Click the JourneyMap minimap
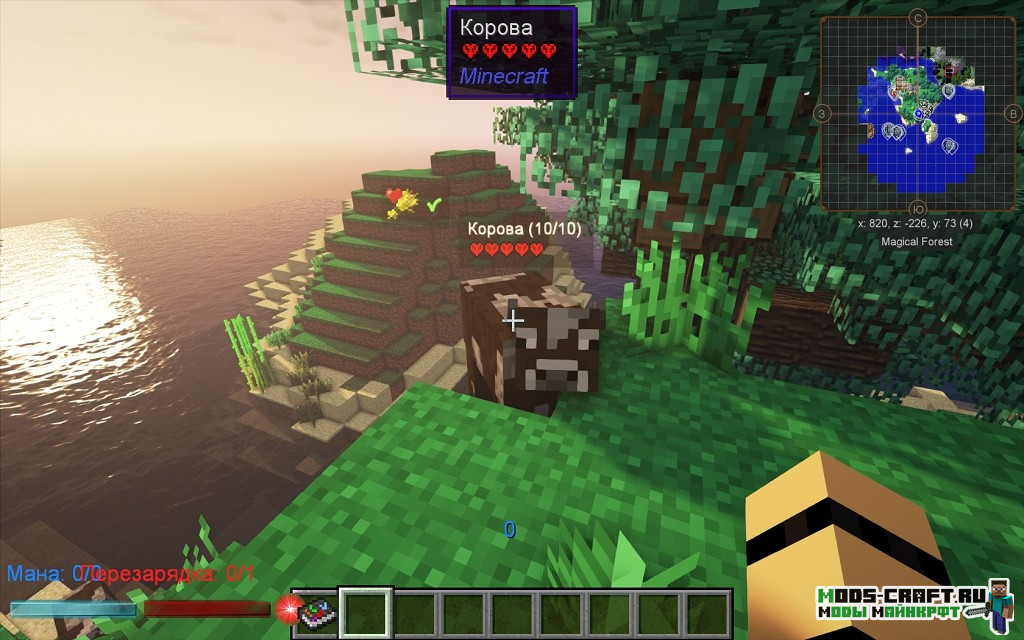 point(918,113)
